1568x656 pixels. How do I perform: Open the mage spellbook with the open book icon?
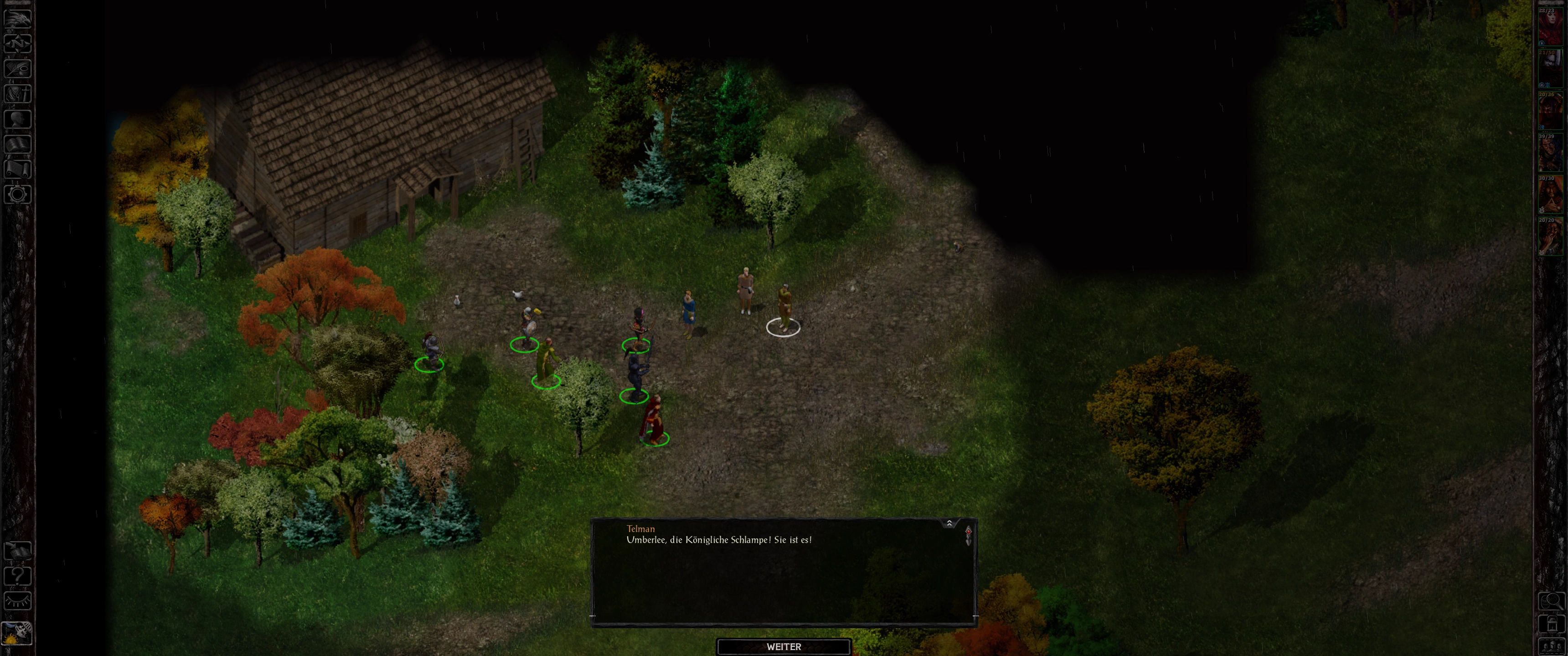(17, 143)
